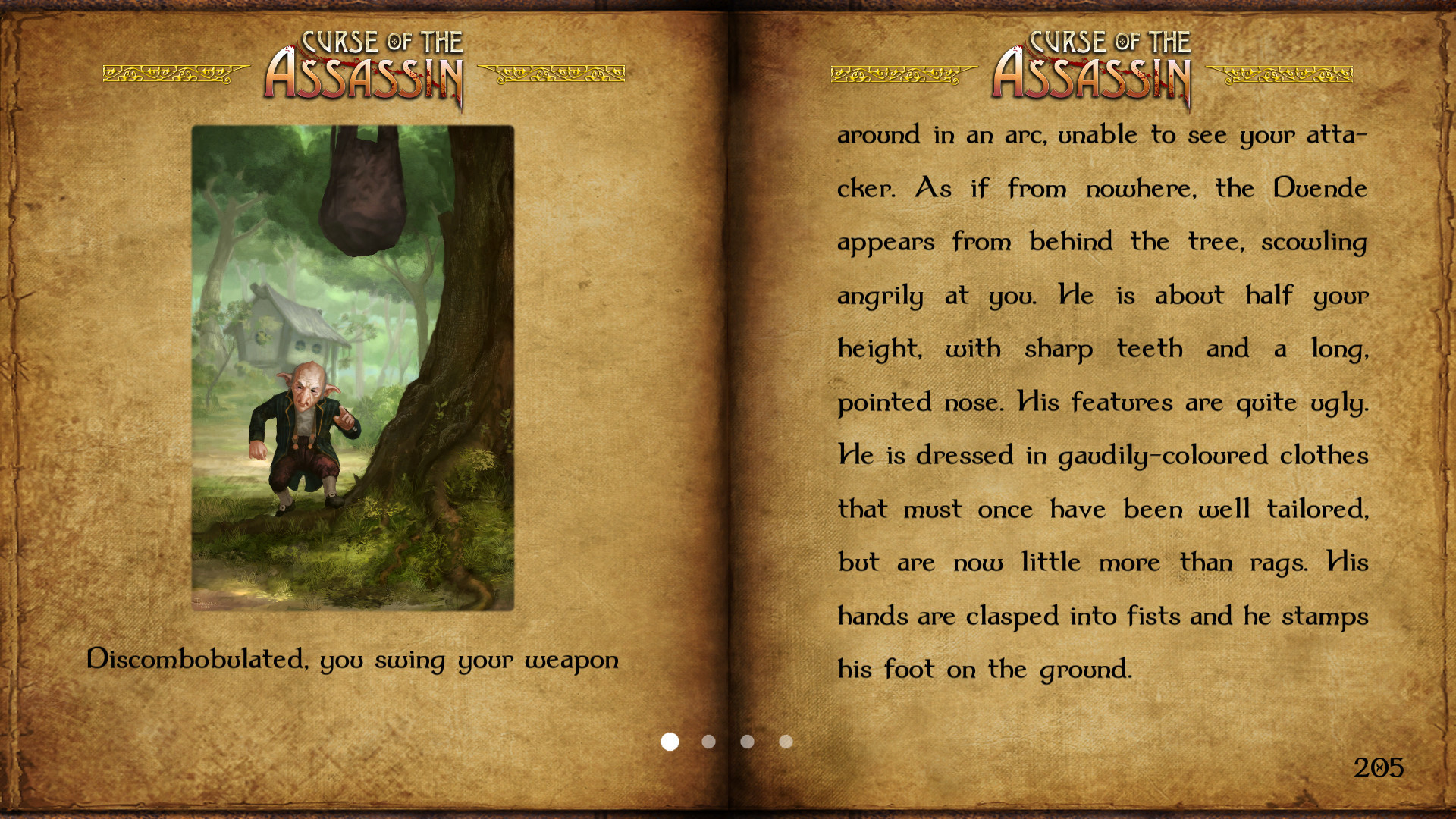Image resolution: width=1456 pixels, height=819 pixels.
Task: Click the third dot to jump ahead two pages
Action: click(x=747, y=742)
